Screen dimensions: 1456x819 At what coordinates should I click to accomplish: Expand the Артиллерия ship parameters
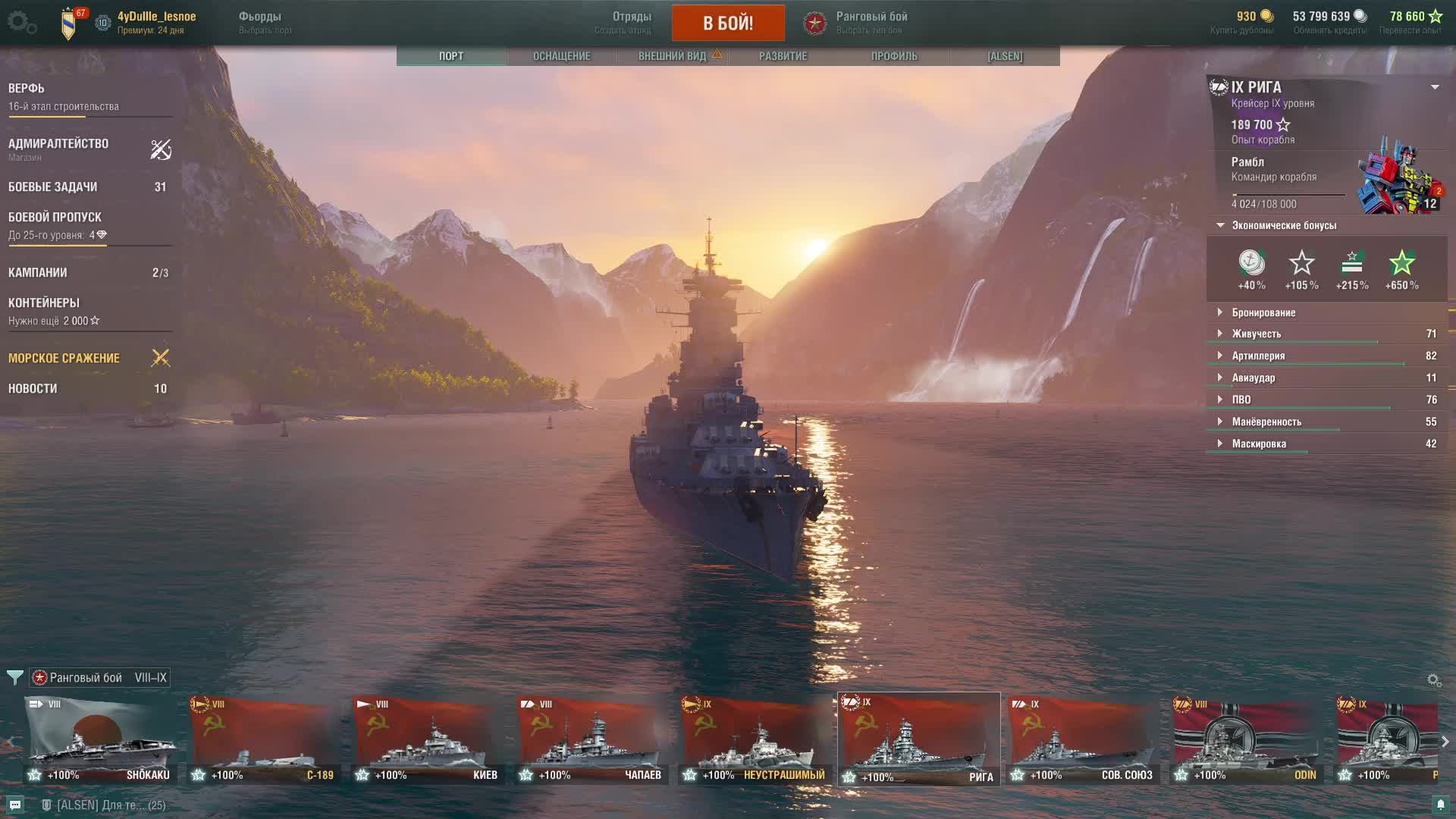[x=1258, y=356]
